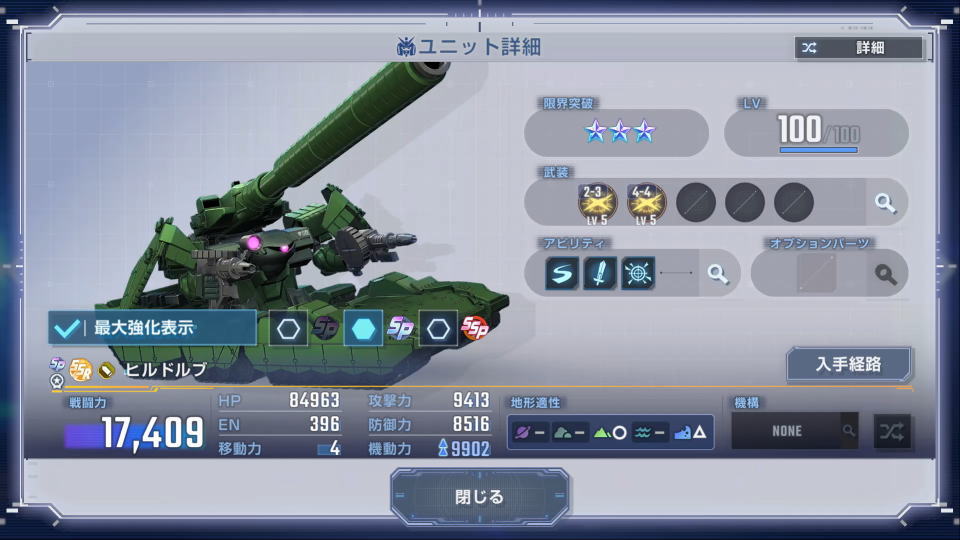The image size is (960, 540).
Task: Choose the filled cyan hexagon stage
Action: pyautogui.click(x=363, y=328)
